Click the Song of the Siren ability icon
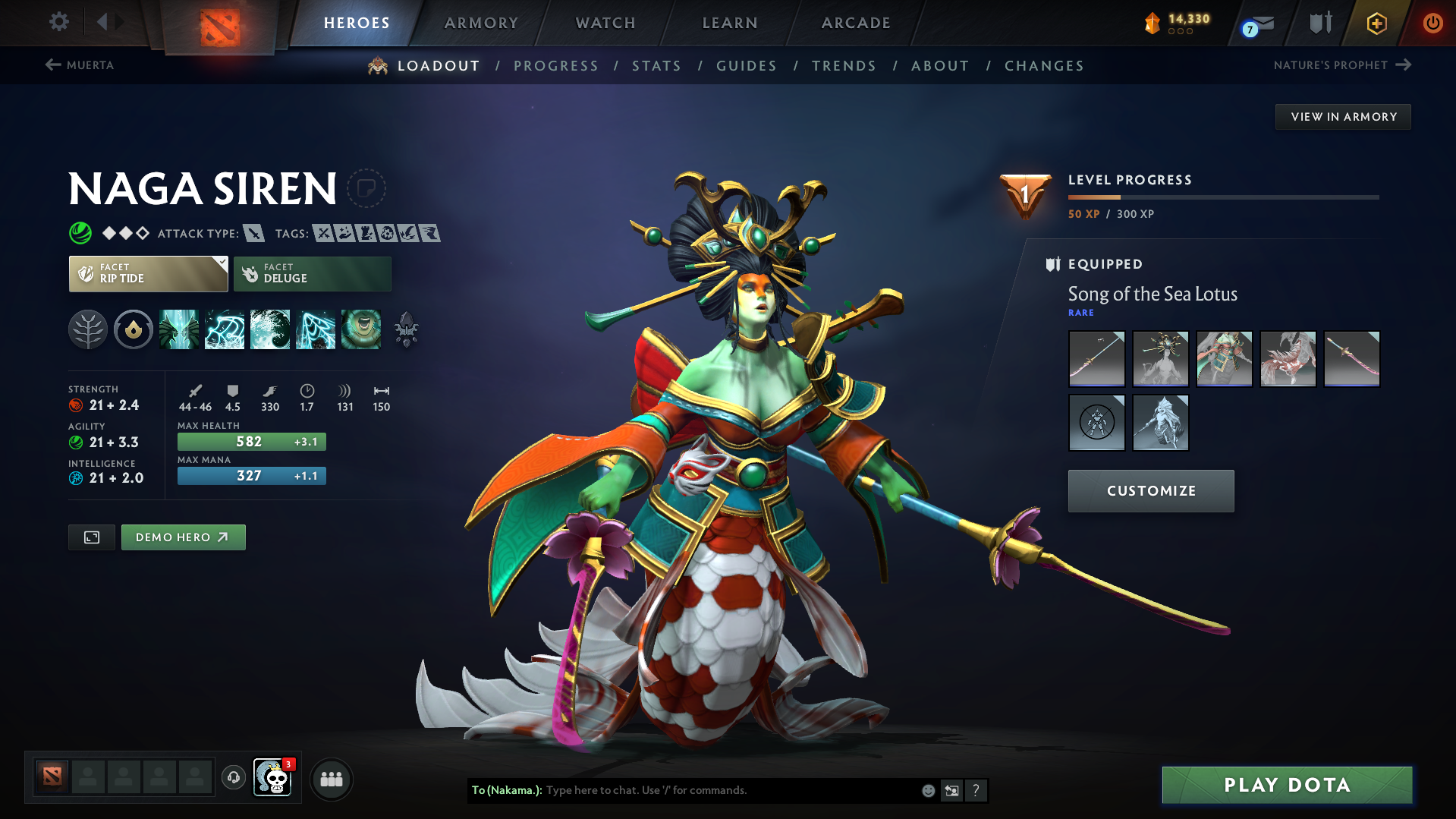Image resolution: width=1456 pixels, height=819 pixels. (x=362, y=329)
